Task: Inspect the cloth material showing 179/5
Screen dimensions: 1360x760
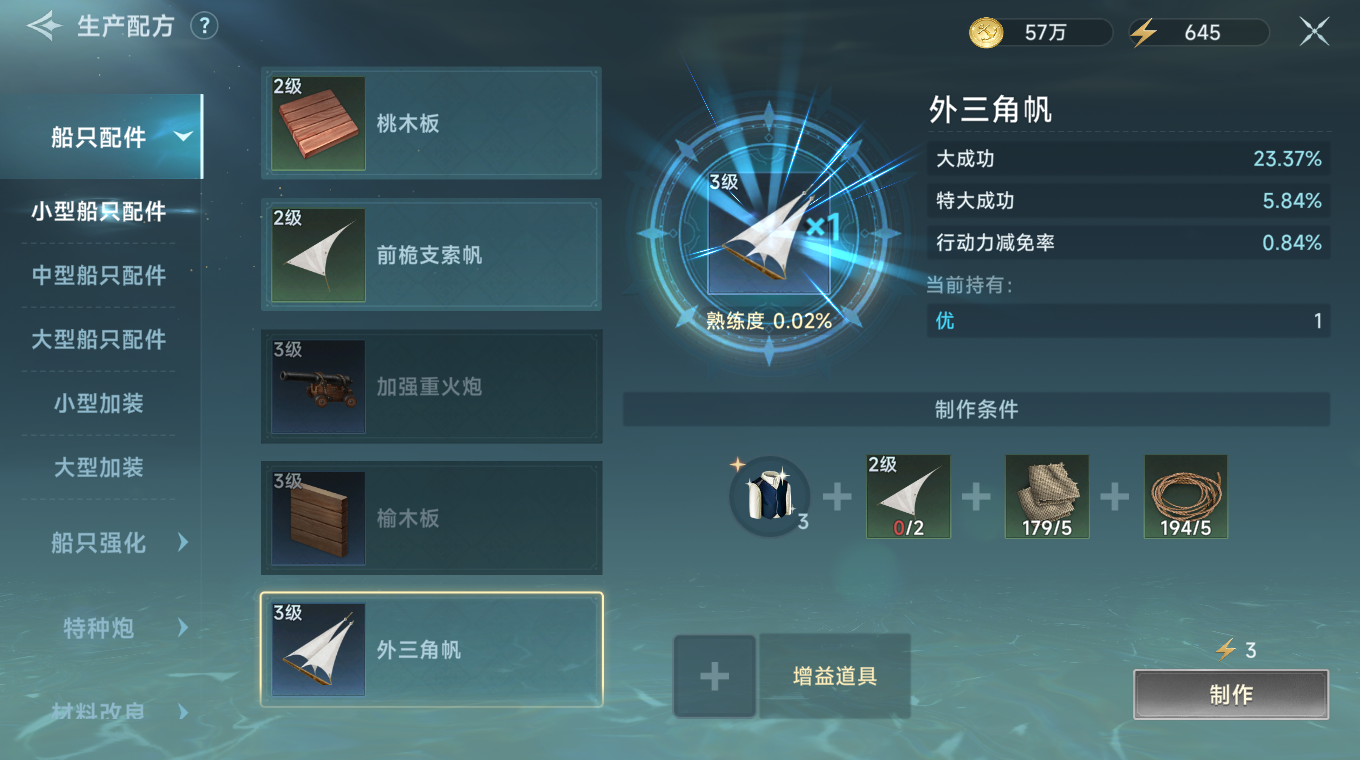Action: [1047, 497]
